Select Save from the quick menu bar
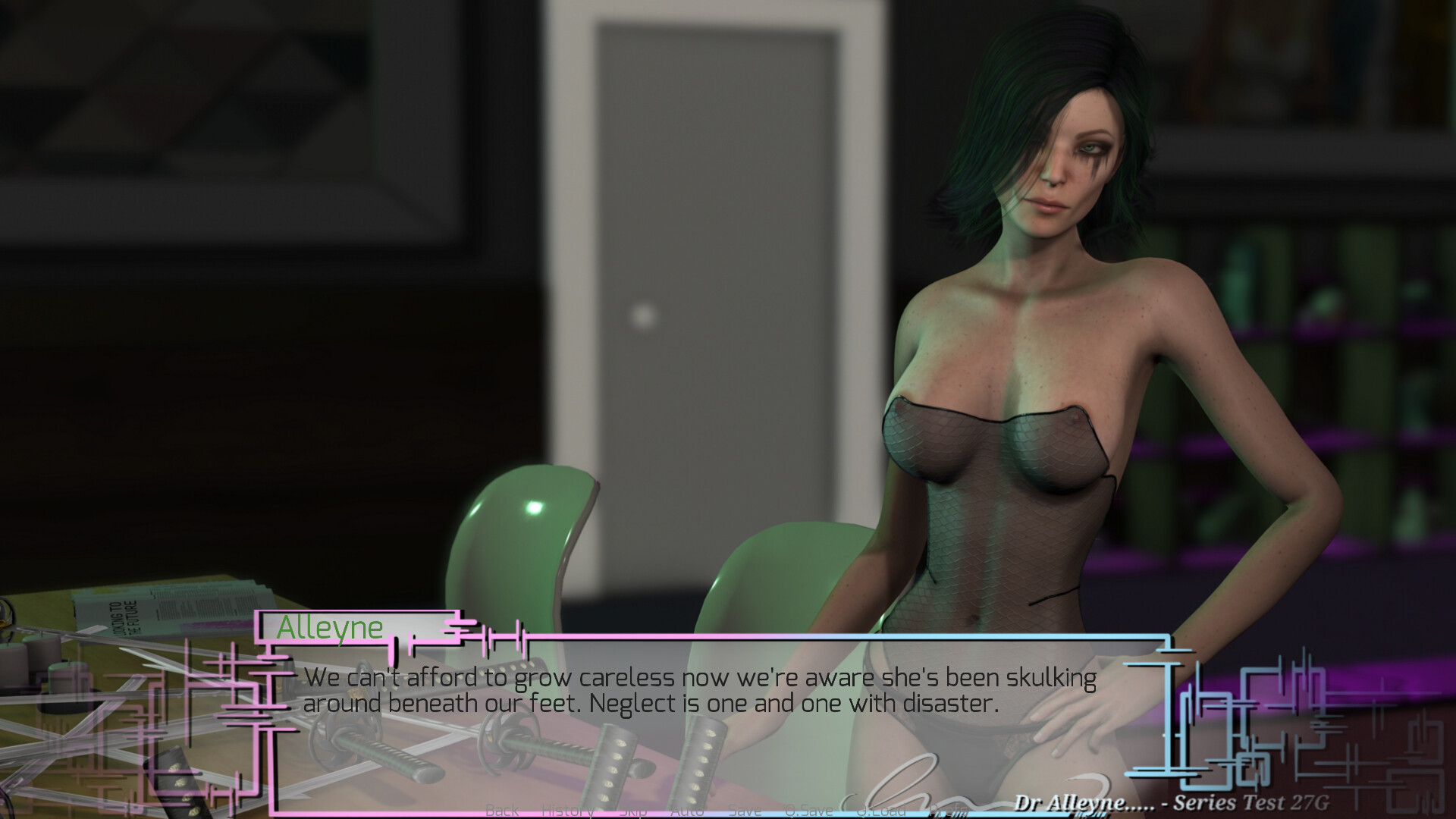1456x819 pixels. coord(745,810)
